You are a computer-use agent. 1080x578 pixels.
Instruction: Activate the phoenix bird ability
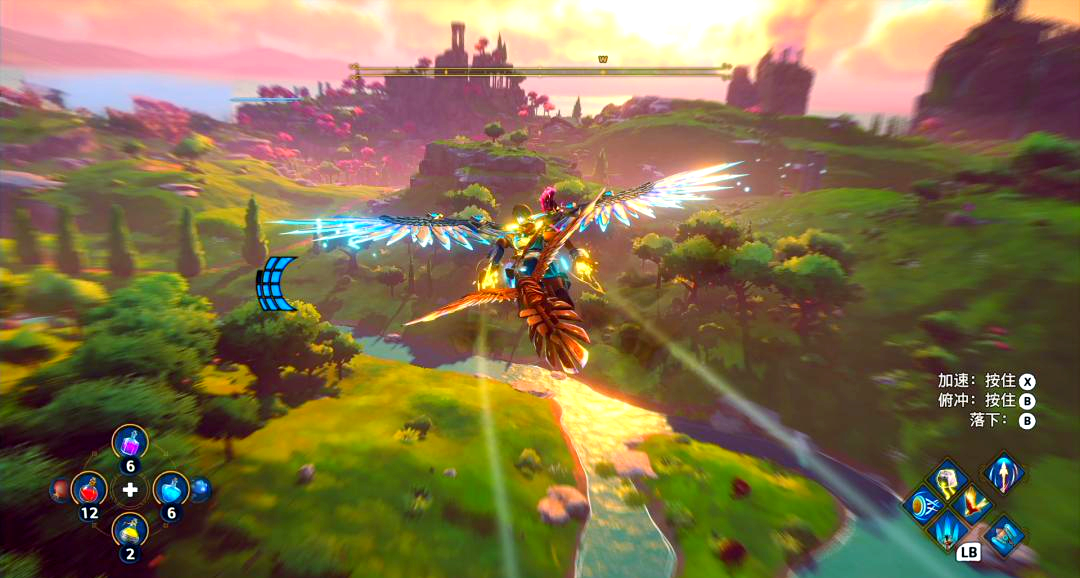coord(971,504)
